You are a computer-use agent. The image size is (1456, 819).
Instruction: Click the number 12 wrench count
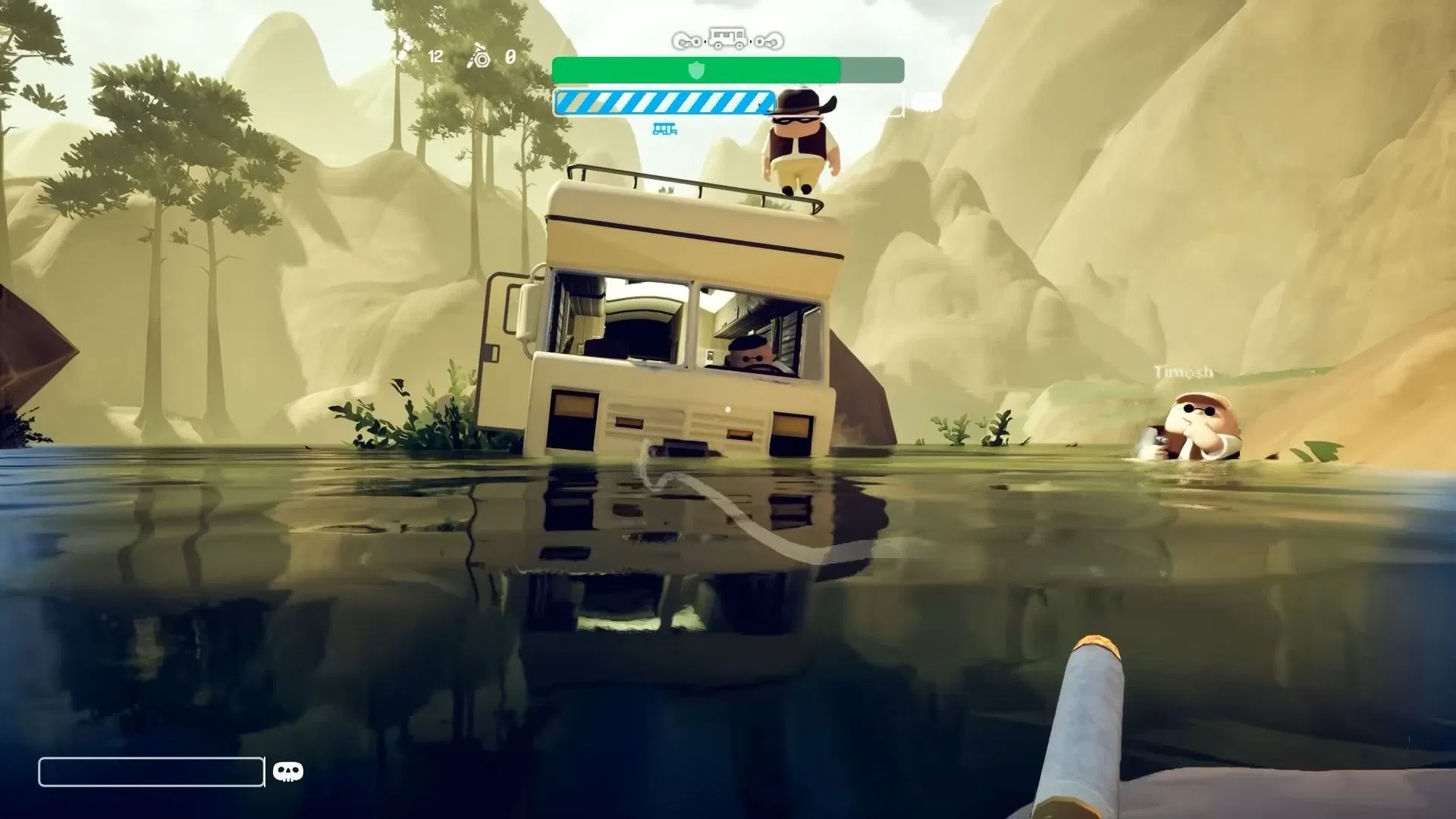point(435,56)
